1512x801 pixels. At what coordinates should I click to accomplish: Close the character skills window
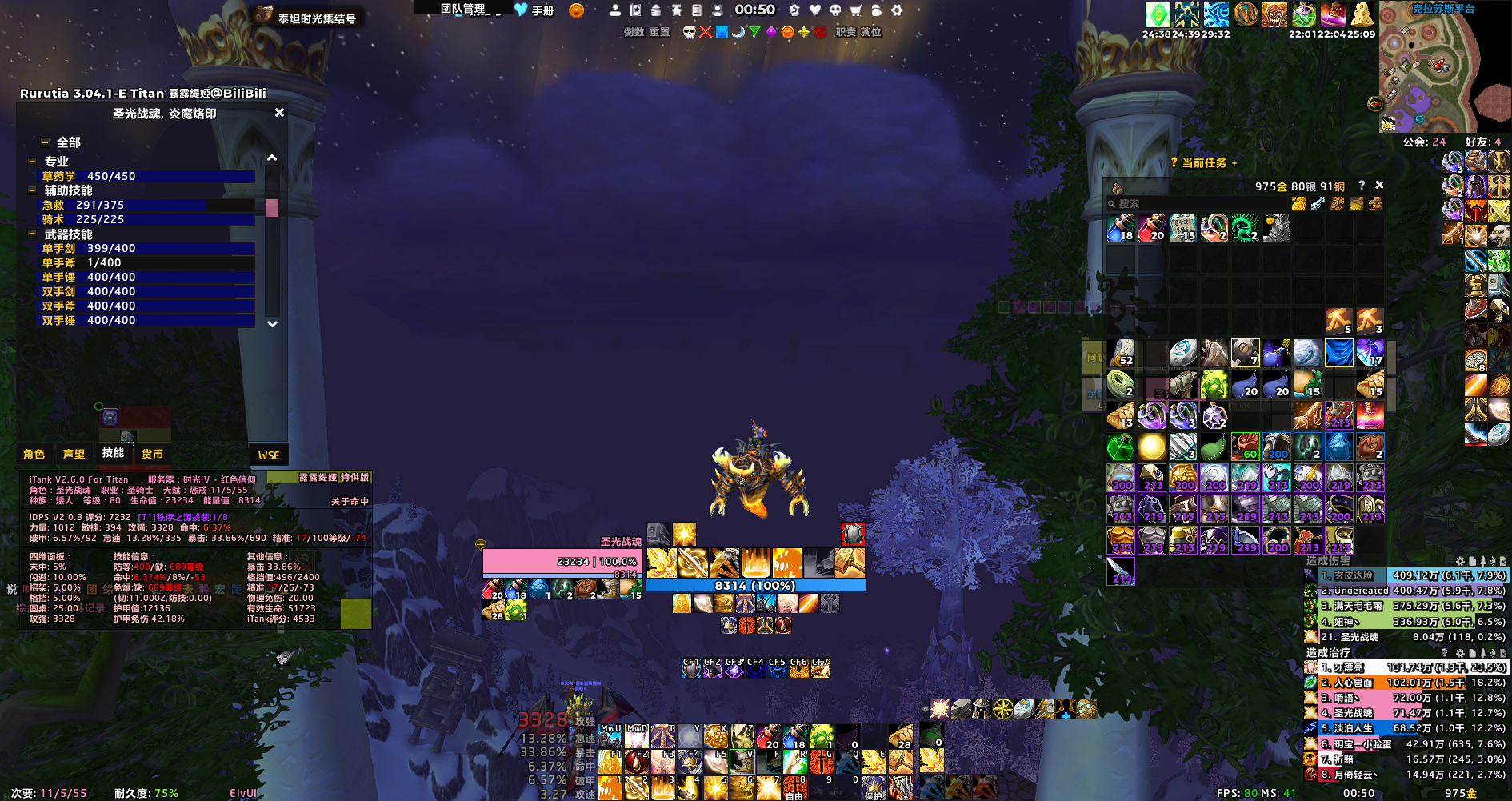pos(279,113)
